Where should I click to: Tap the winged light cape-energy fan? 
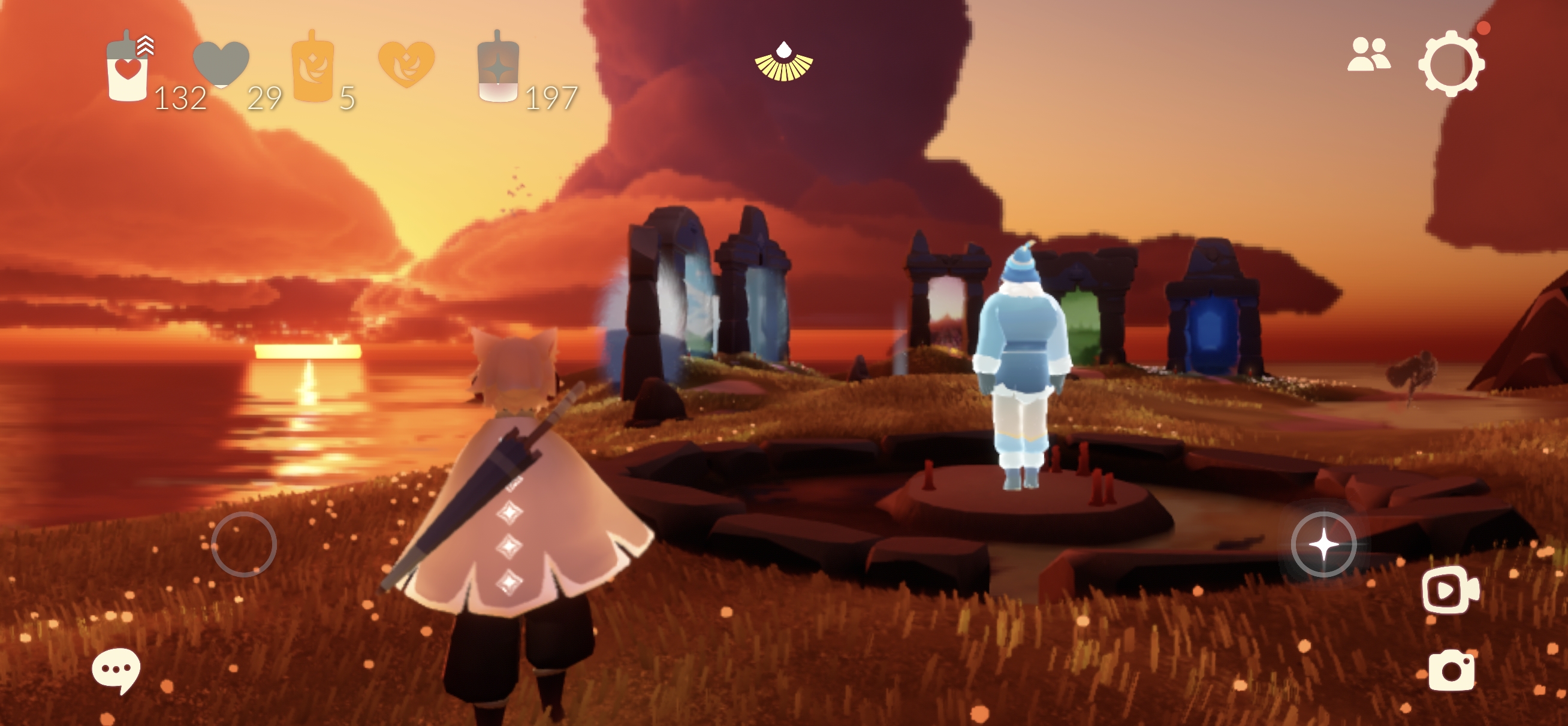pyautogui.click(x=783, y=62)
